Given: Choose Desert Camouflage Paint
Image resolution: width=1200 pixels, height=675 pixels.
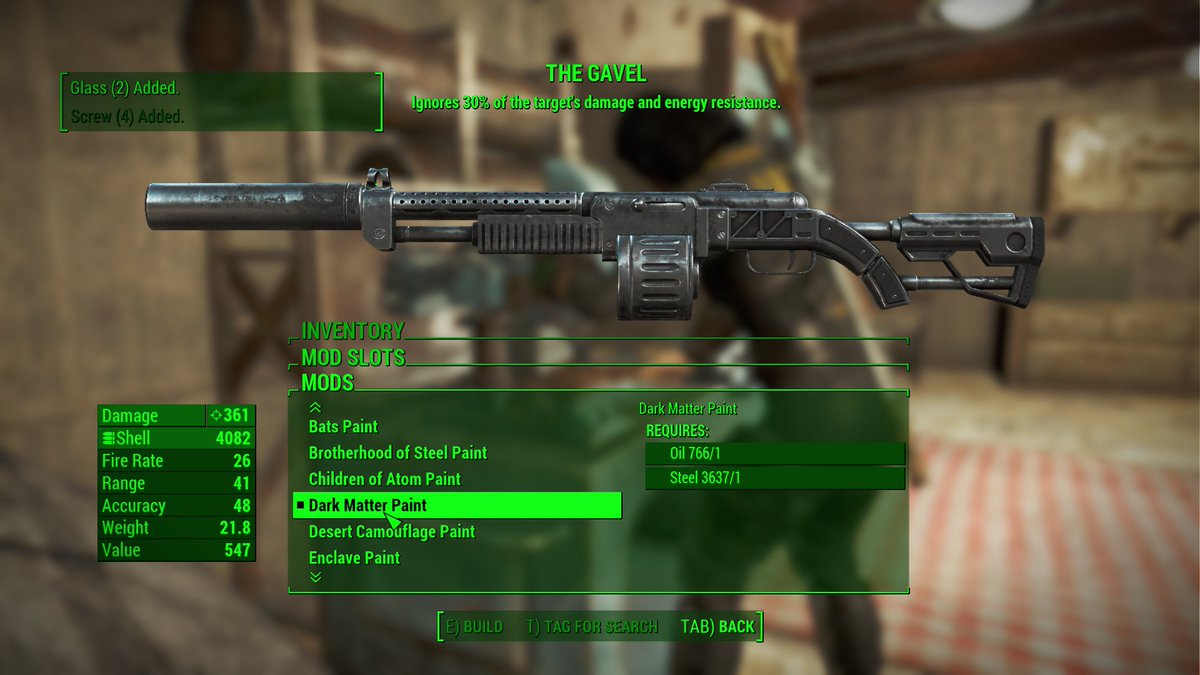Looking at the screenshot, I should (x=391, y=532).
